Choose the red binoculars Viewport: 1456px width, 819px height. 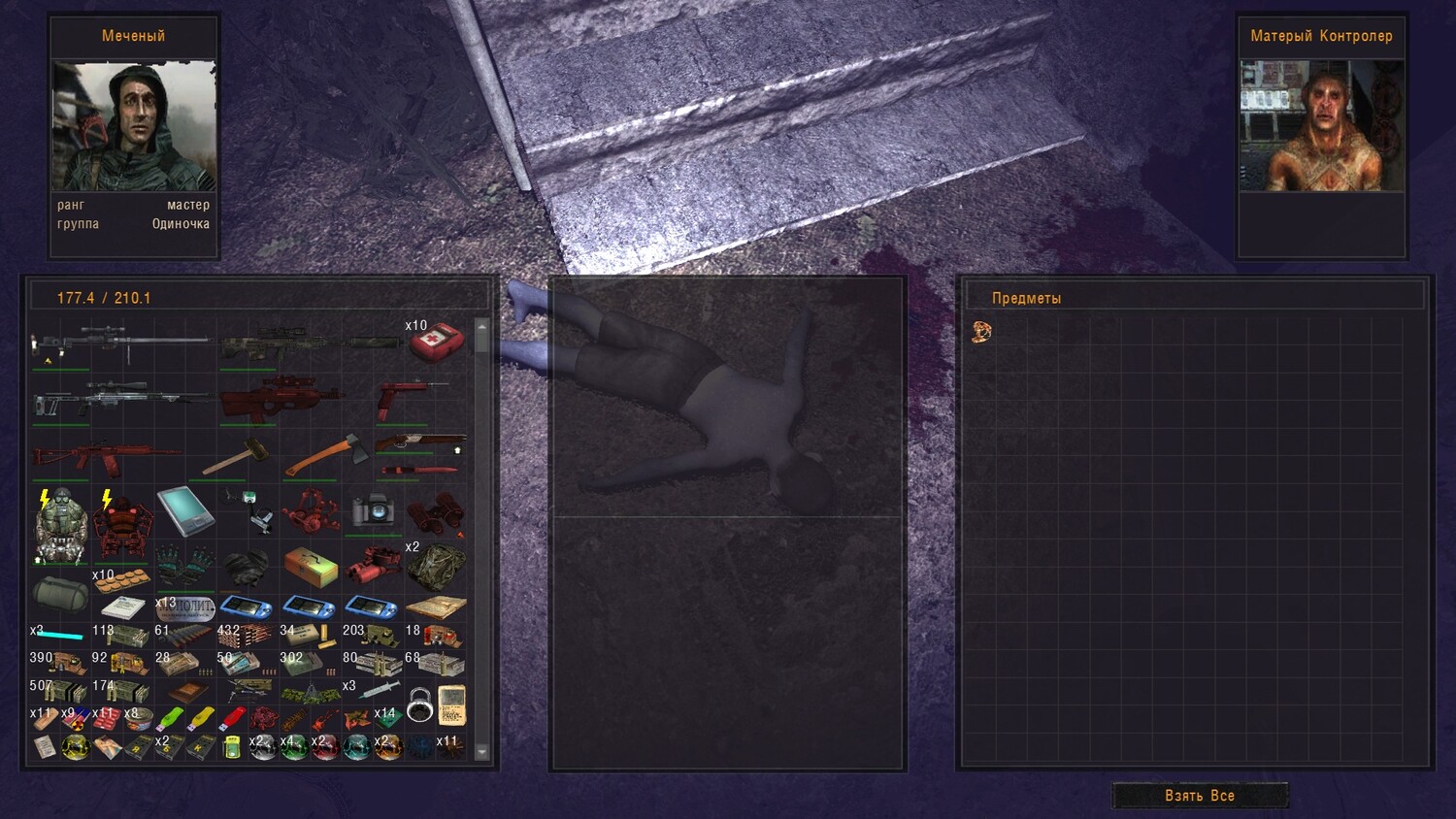coord(435,512)
